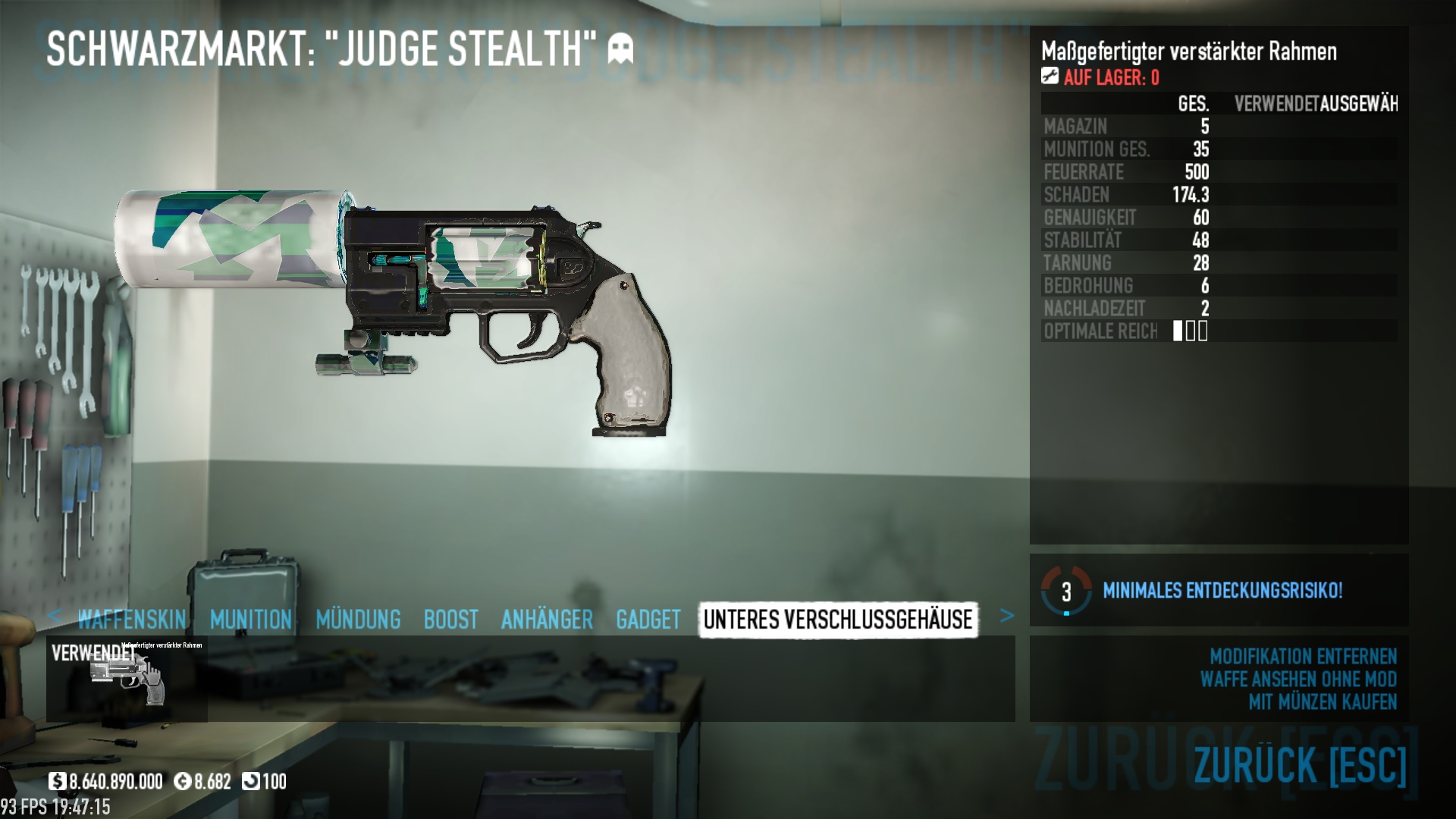Screen dimensions: 1456x819
Task: Go back with Zurück
Action: pyautogui.click(x=1300, y=764)
